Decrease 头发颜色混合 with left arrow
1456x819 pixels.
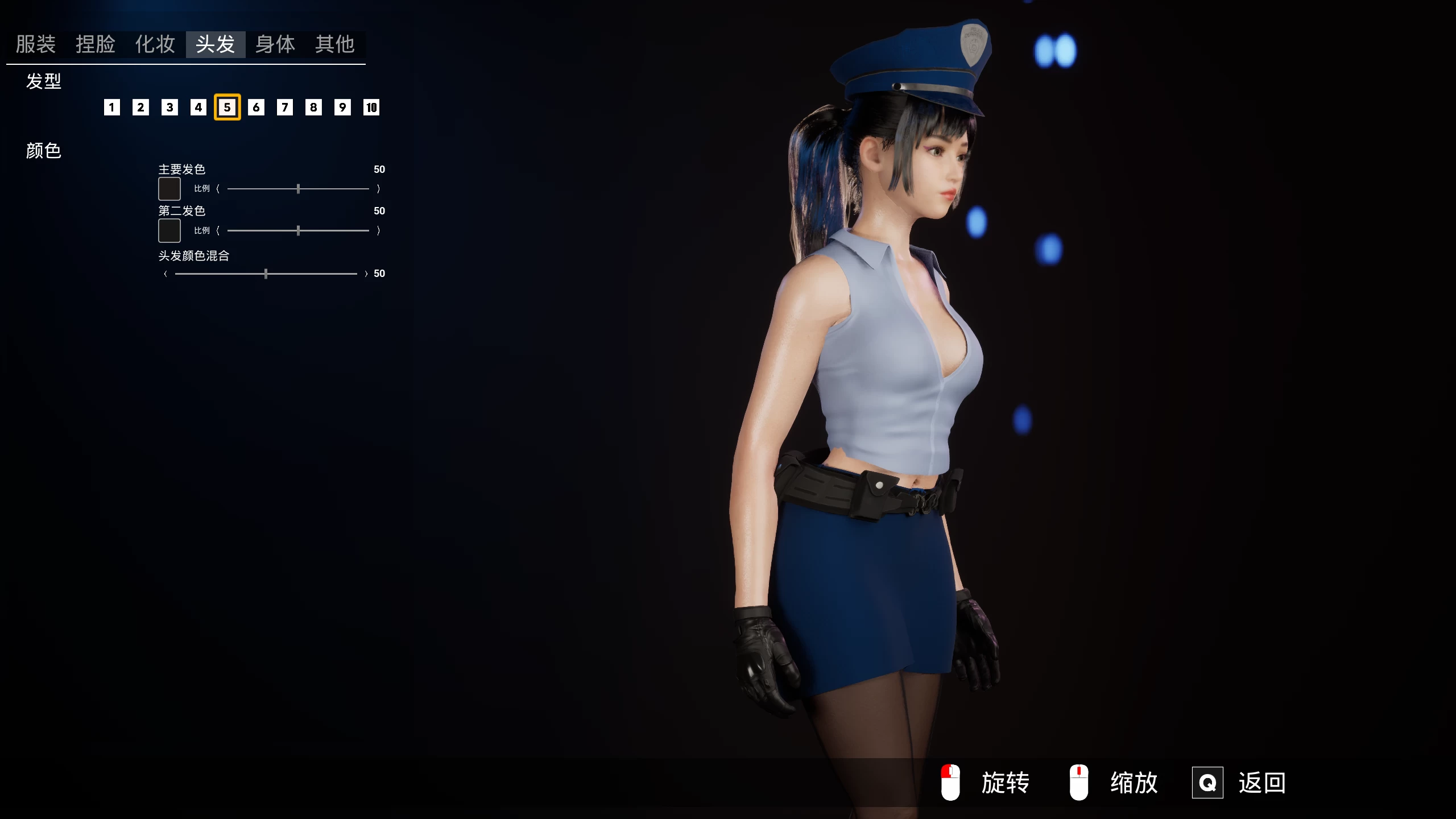coord(166,274)
